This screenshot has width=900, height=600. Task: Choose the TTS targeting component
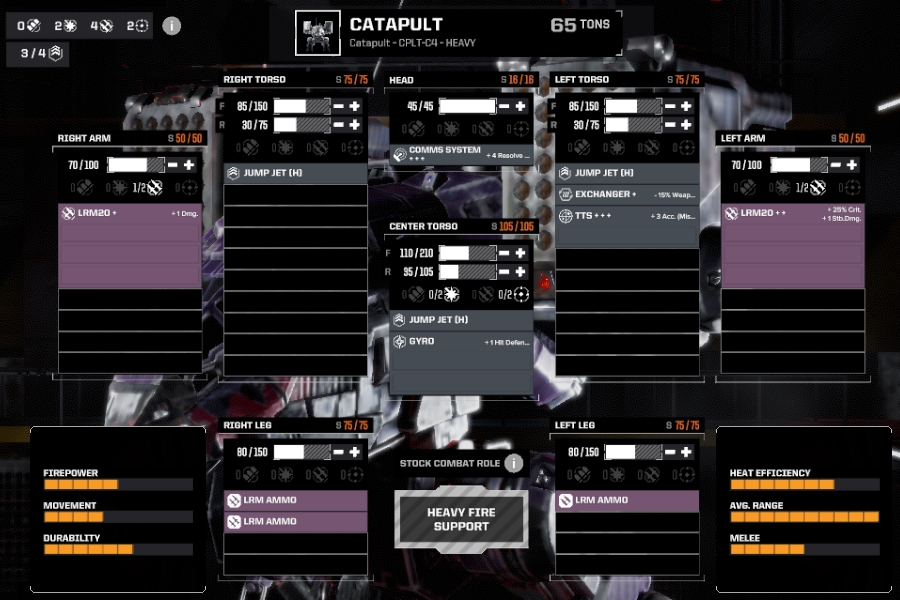pos(627,216)
